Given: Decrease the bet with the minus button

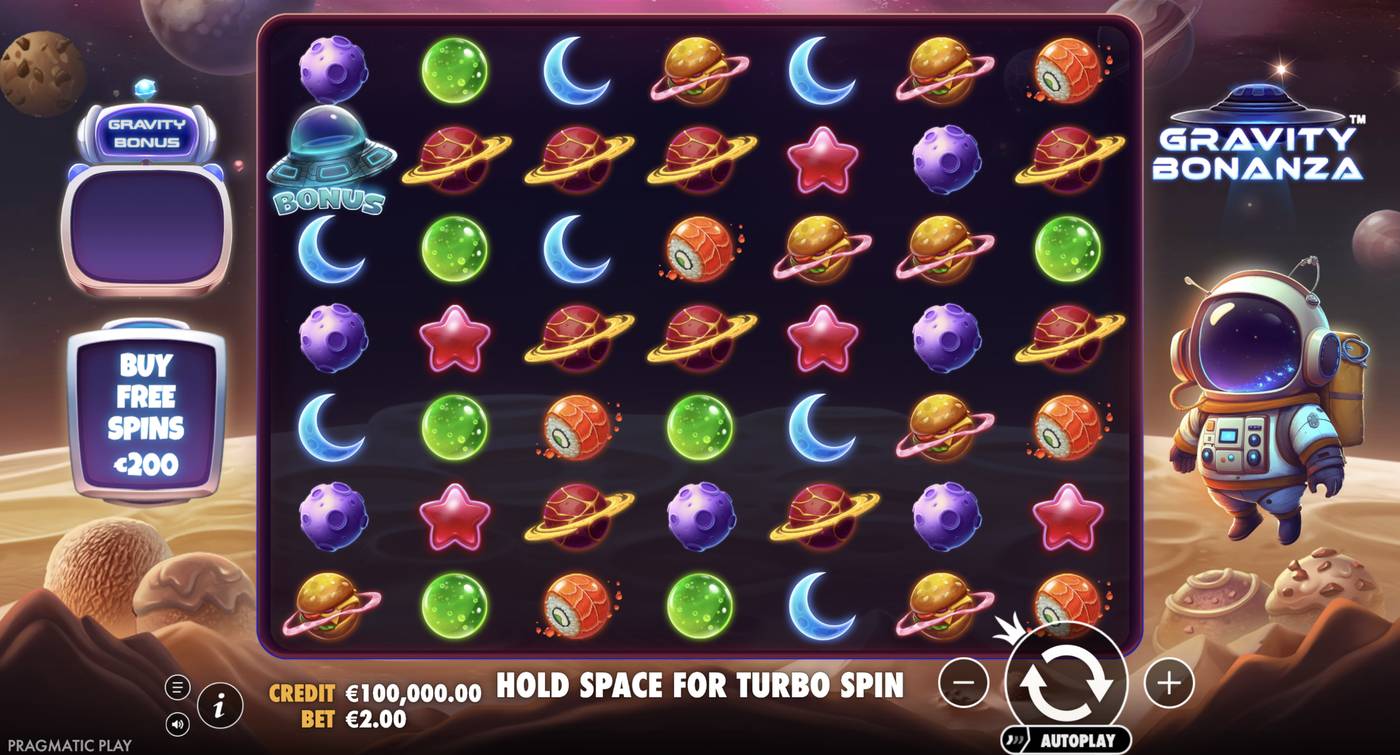Looking at the screenshot, I should [x=963, y=684].
